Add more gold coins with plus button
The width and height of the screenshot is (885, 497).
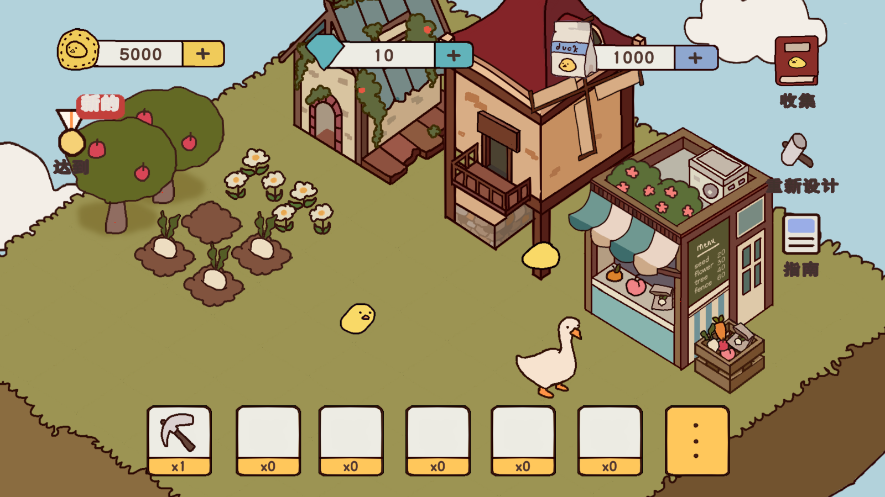coord(203,54)
